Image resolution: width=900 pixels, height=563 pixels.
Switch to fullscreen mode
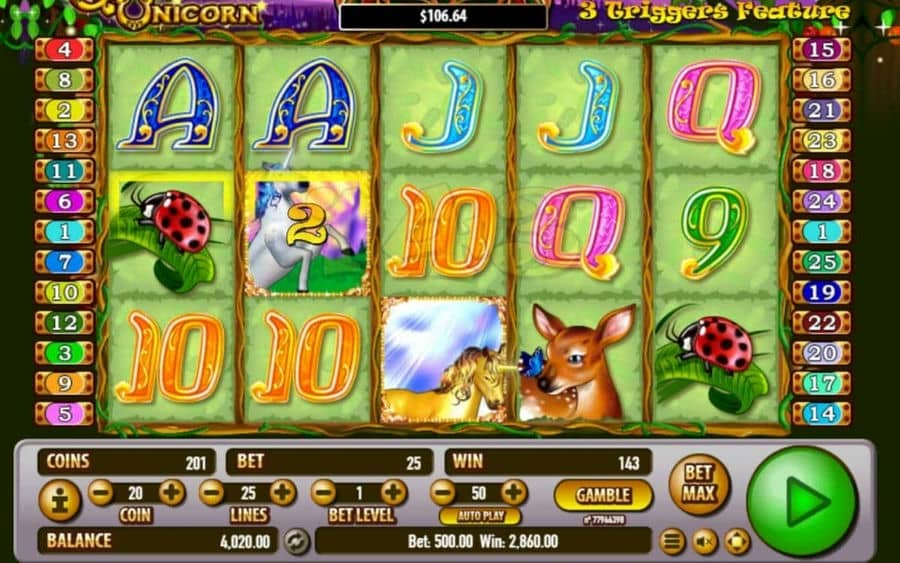point(737,542)
